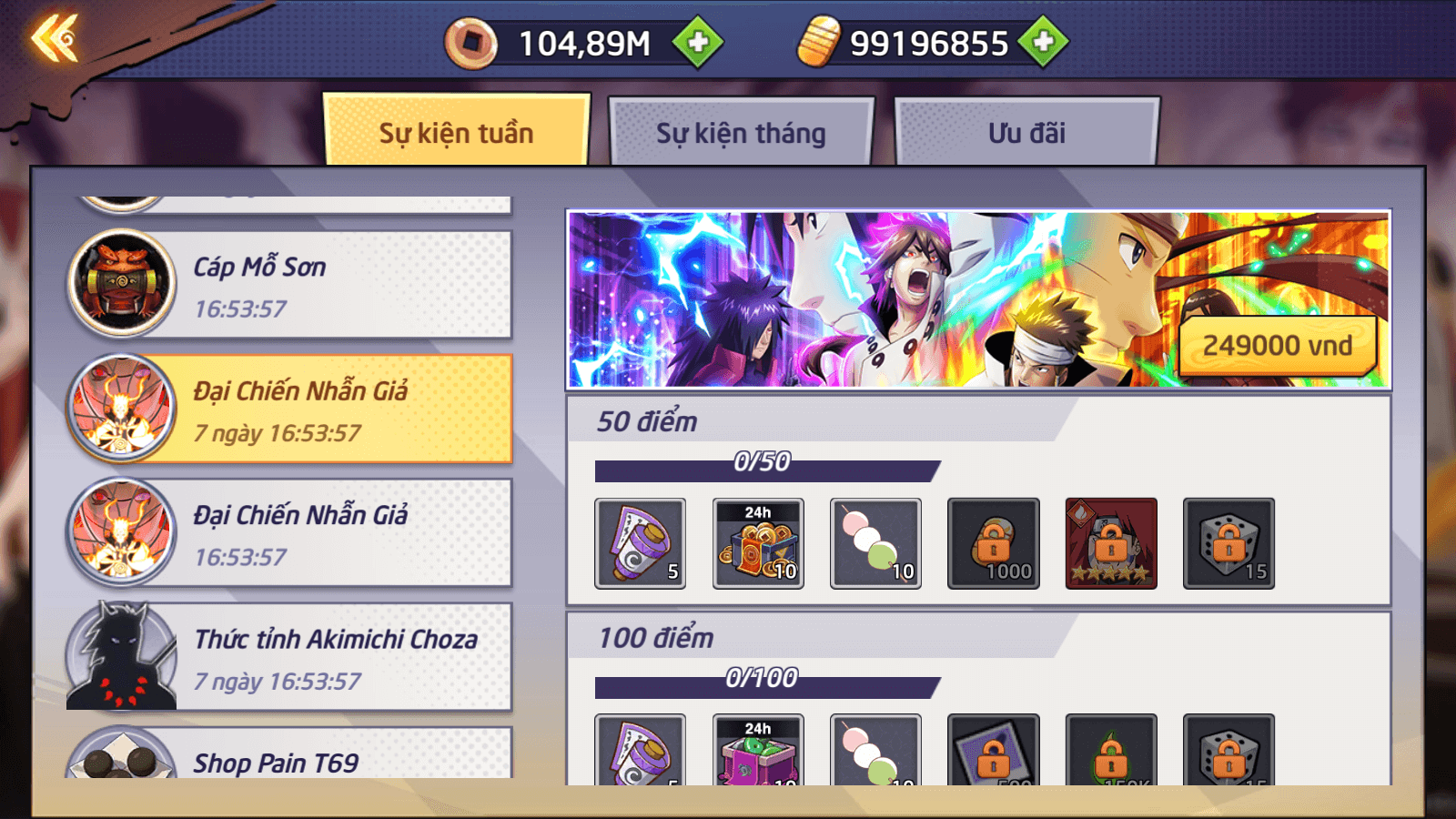The height and width of the screenshot is (819, 1456).
Task: View the locked five-star character reward
Action: point(1110,543)
